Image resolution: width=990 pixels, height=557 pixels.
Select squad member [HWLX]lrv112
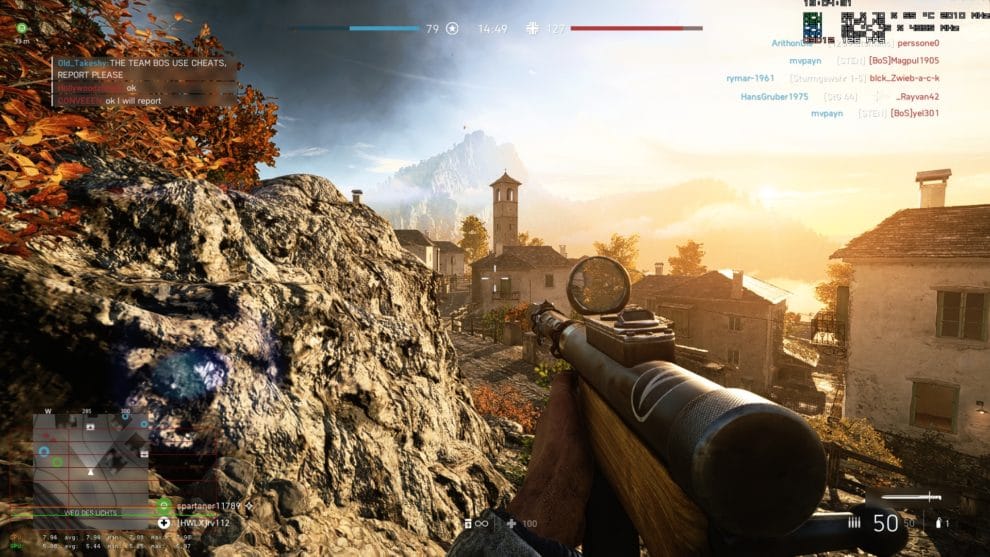click(x=203, y=522)
